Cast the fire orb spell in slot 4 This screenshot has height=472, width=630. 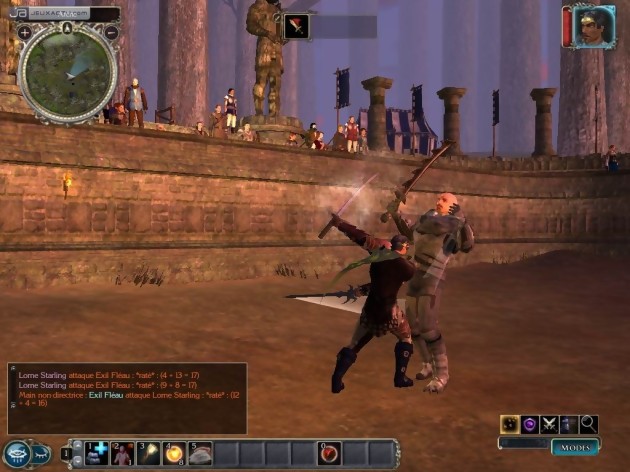point(175,454)
